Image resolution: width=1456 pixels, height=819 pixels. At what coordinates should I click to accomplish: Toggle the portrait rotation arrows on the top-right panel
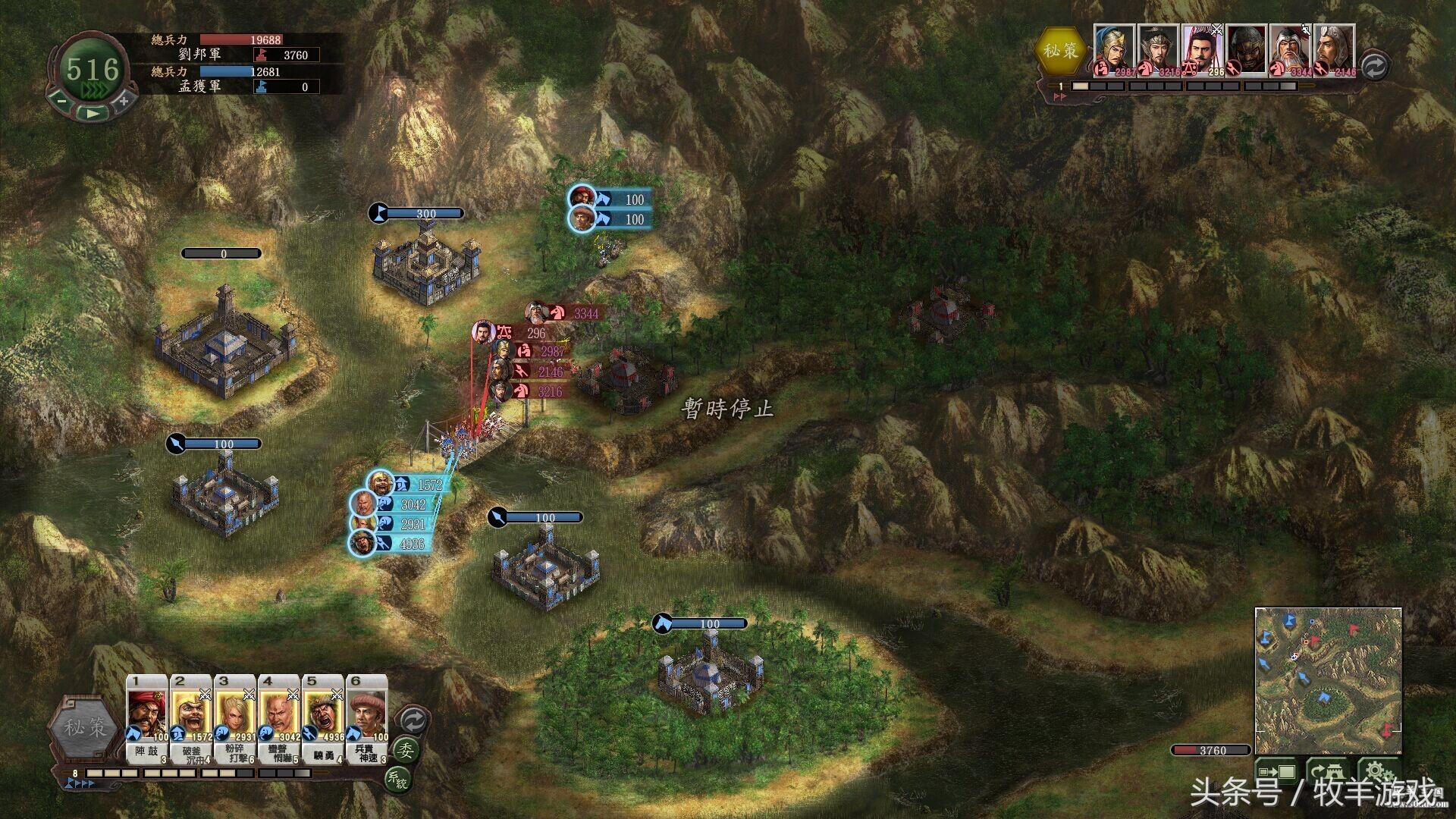[1374, 67]
